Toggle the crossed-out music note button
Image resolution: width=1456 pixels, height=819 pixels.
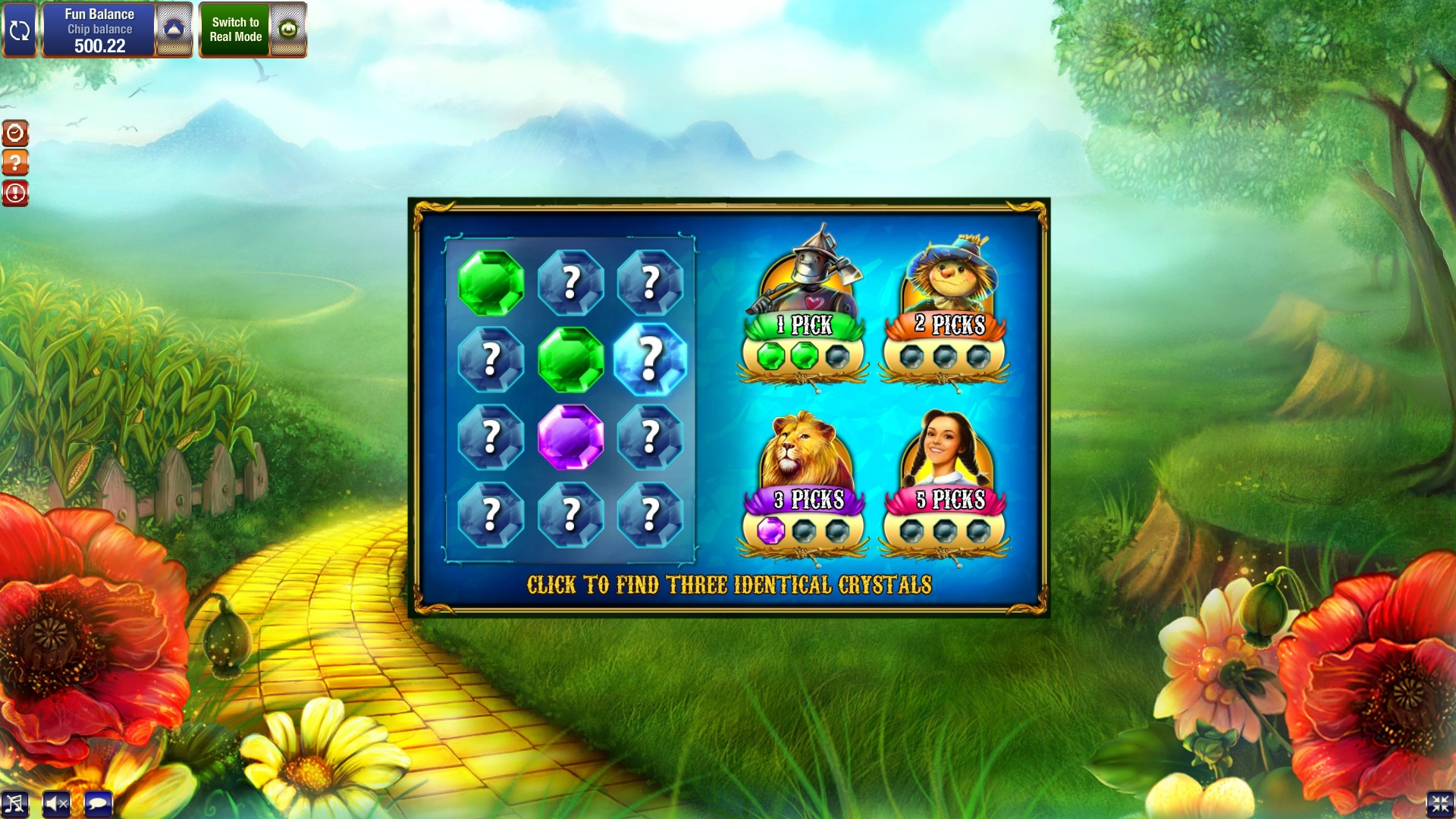tap(14, 804)
